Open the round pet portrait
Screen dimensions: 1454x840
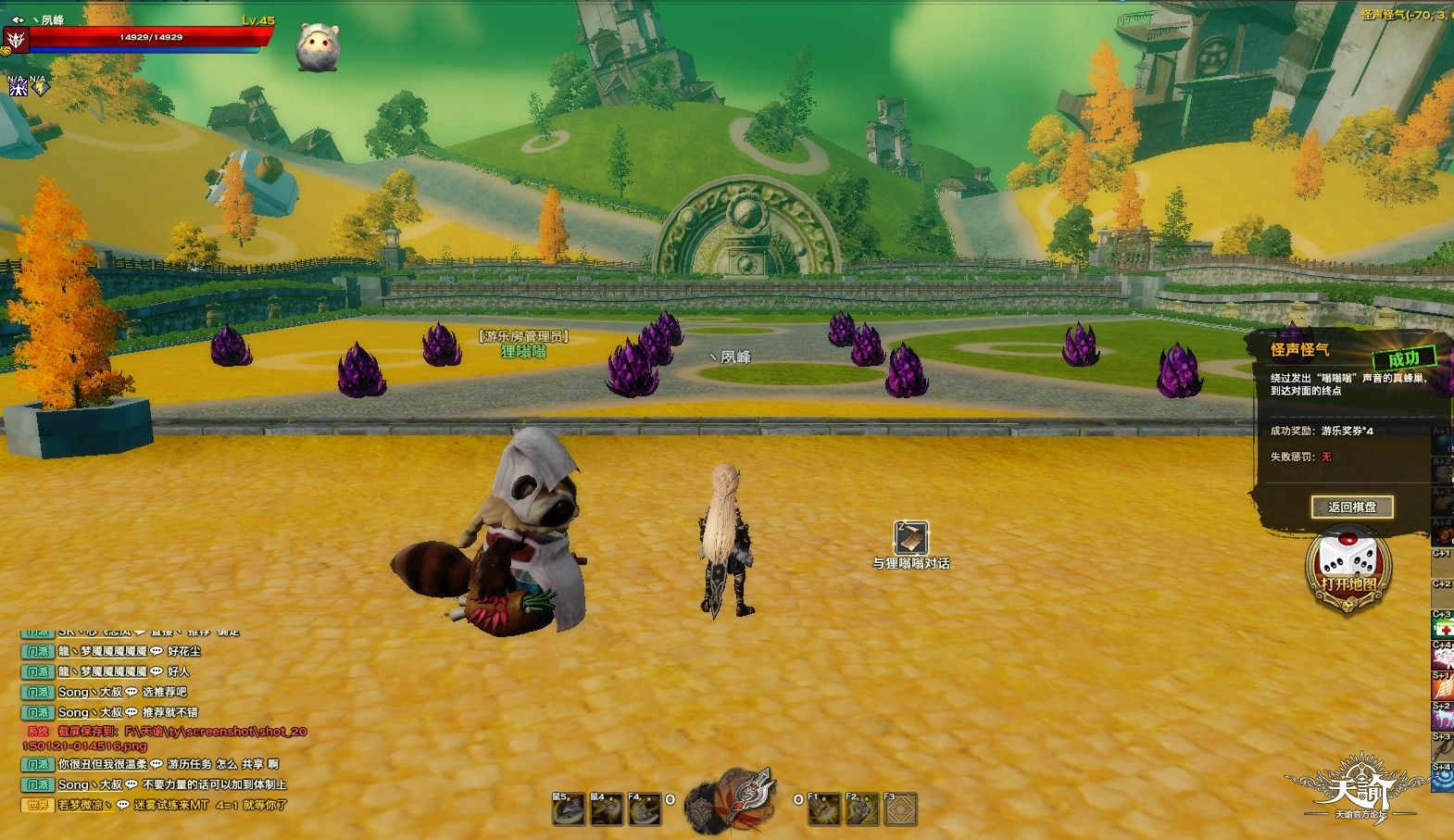317,47
